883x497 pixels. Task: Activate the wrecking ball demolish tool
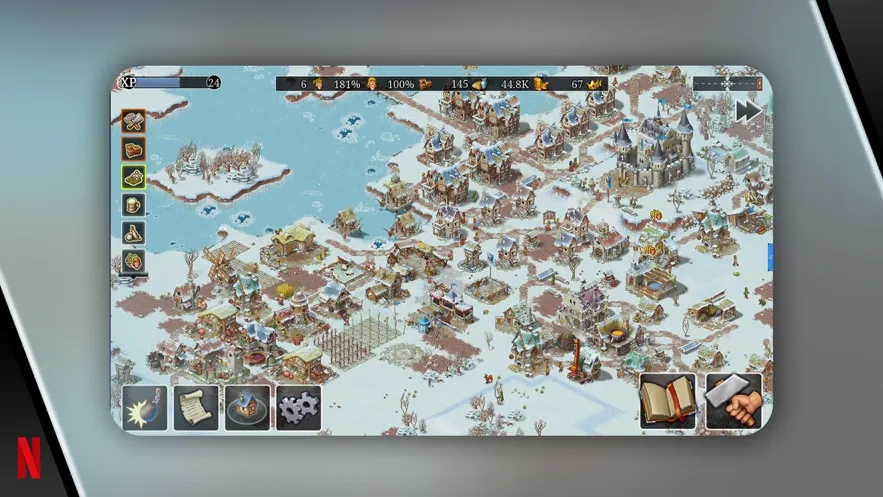tap(145, 407)
